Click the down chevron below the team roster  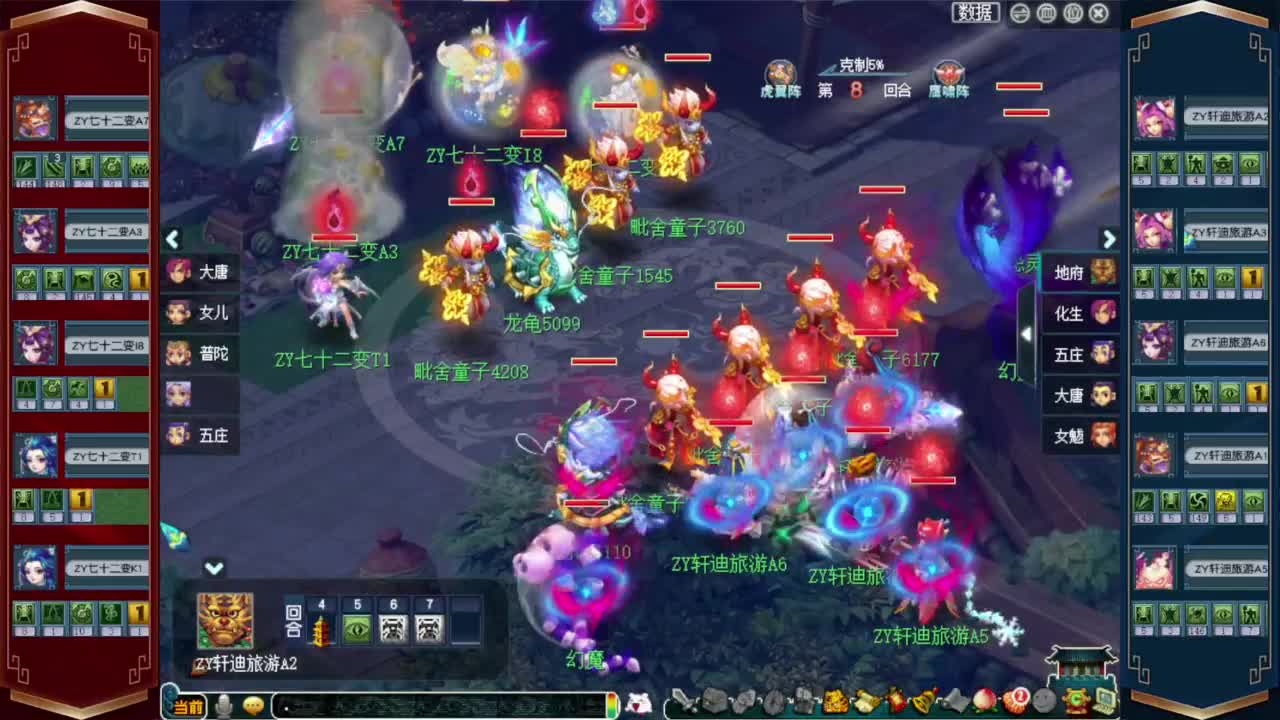(213, 566)
